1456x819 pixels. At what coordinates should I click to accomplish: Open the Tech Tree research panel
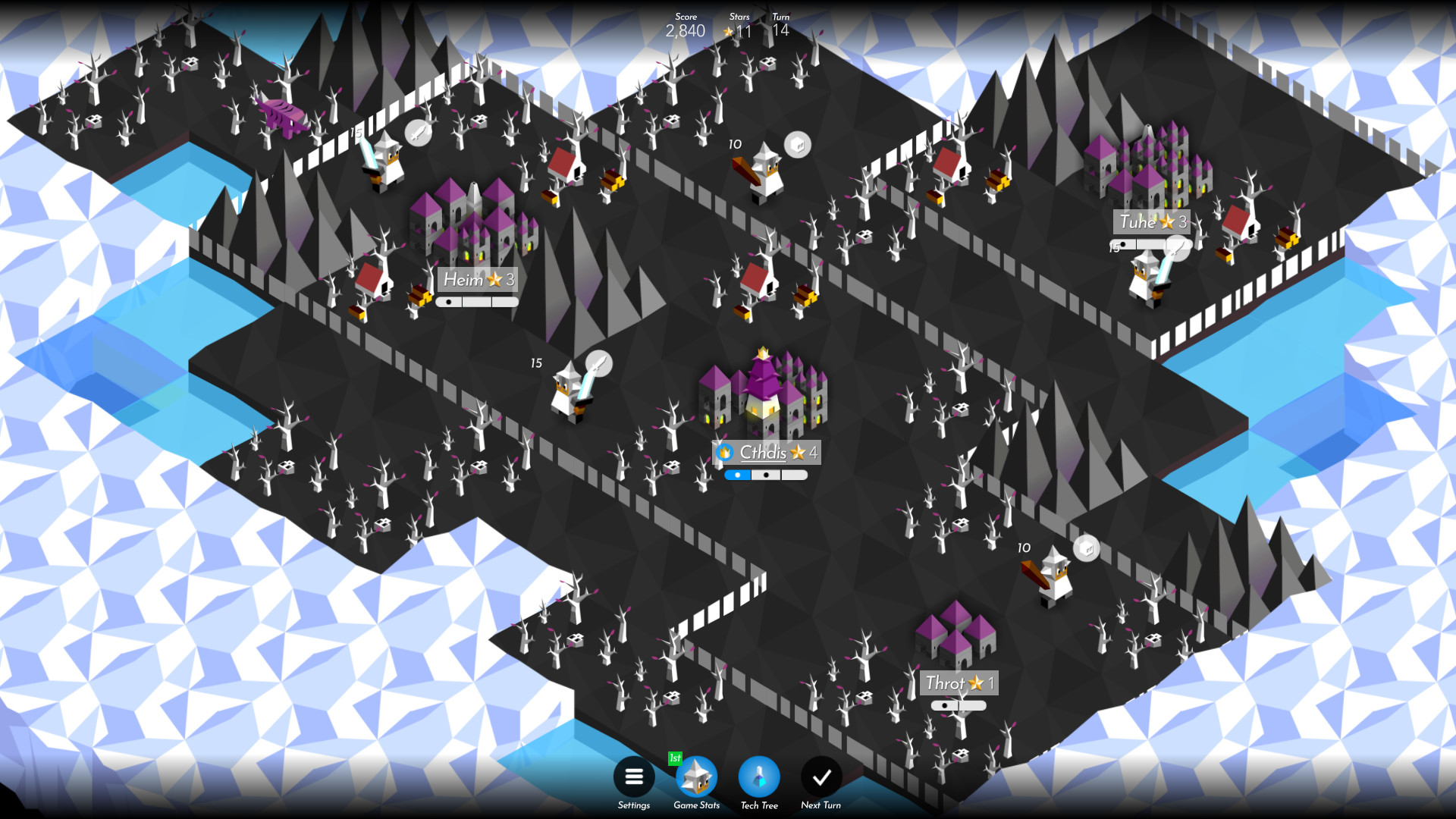(x=758, y=777)
